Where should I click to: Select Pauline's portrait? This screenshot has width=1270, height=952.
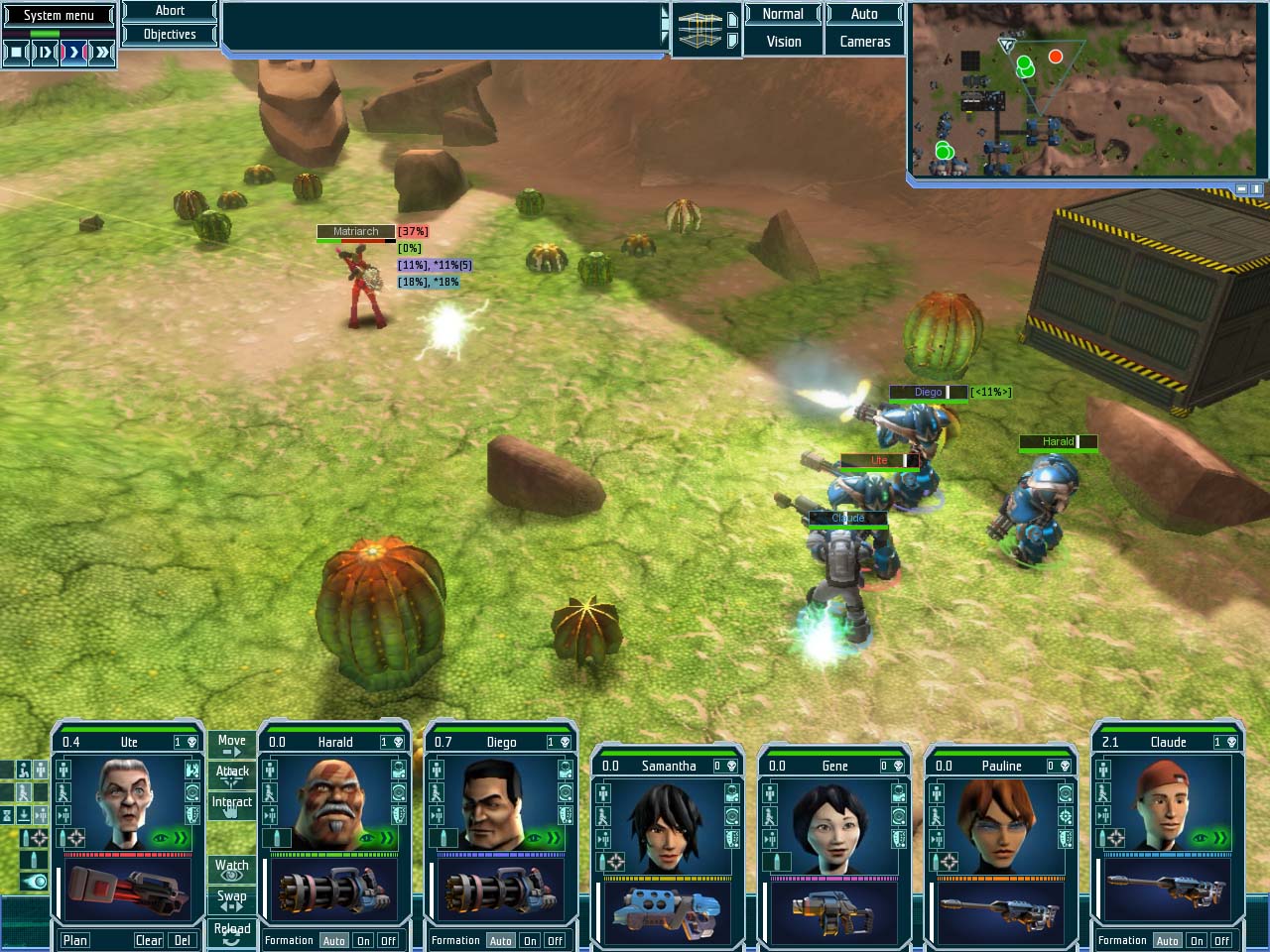coord(1001,825)
